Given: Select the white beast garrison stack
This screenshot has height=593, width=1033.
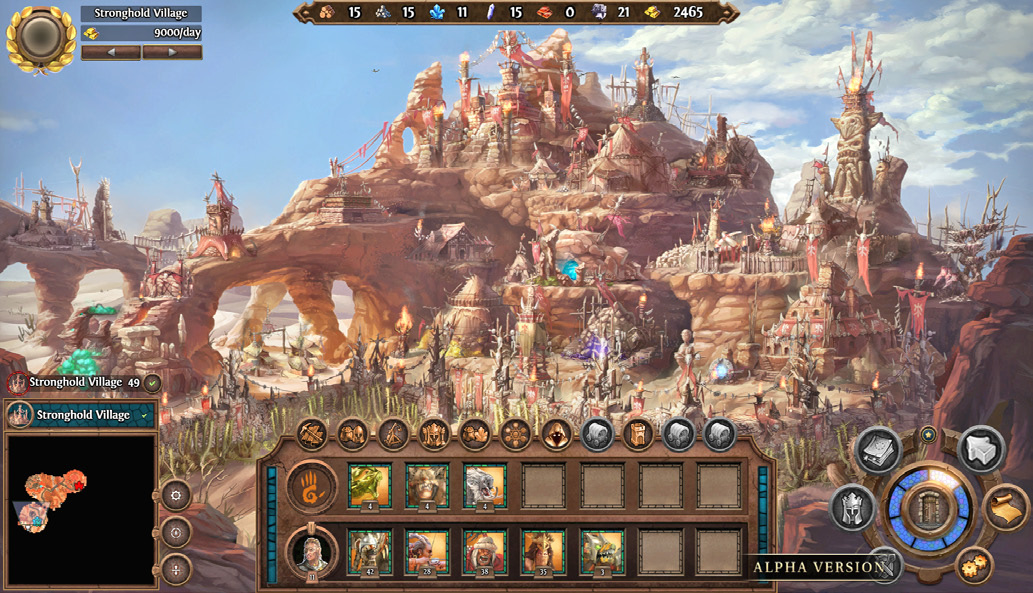Looking at the screenshot, I should 485,485.
